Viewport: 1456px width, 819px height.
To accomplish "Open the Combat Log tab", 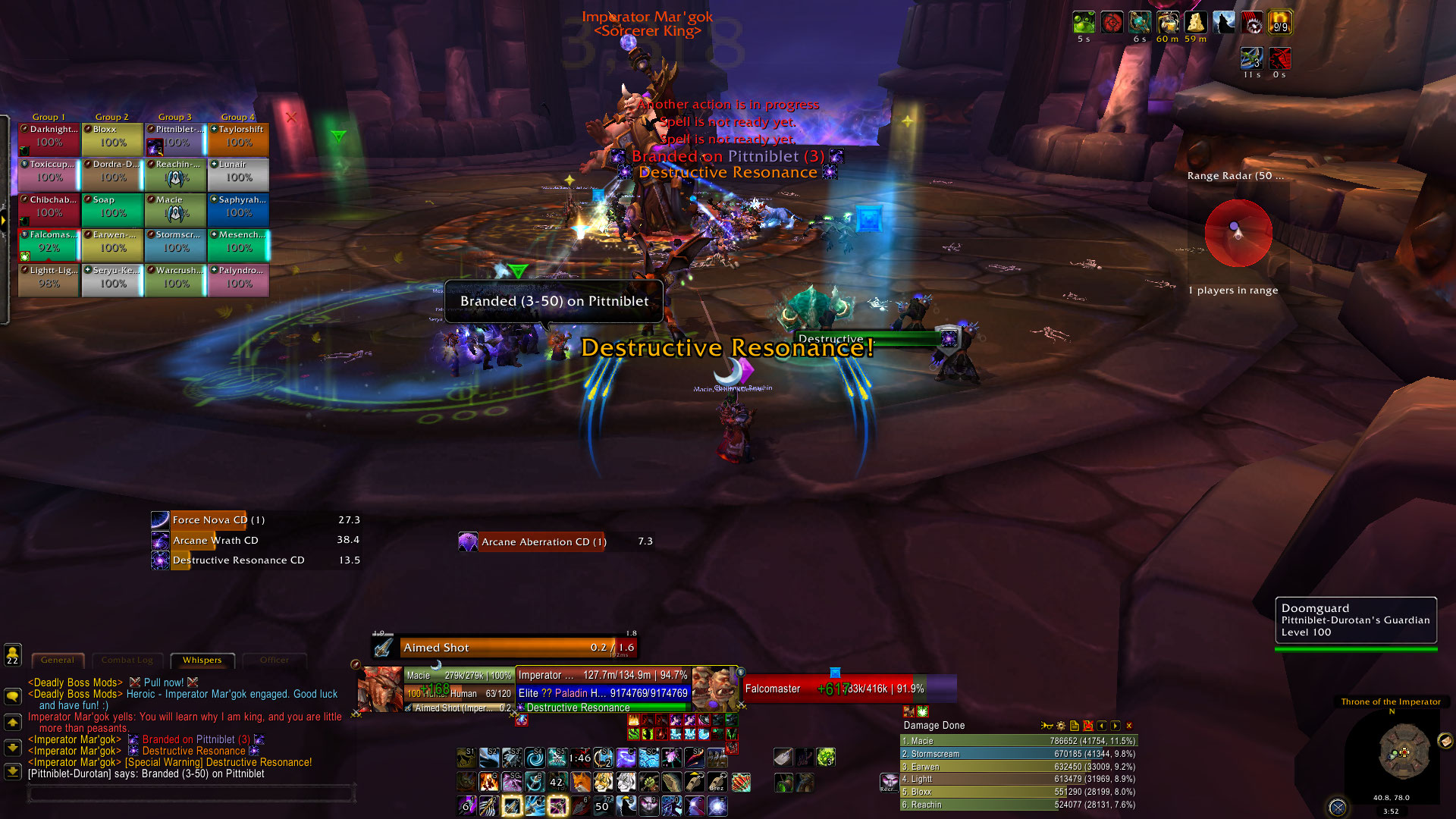I will (127, 661).
